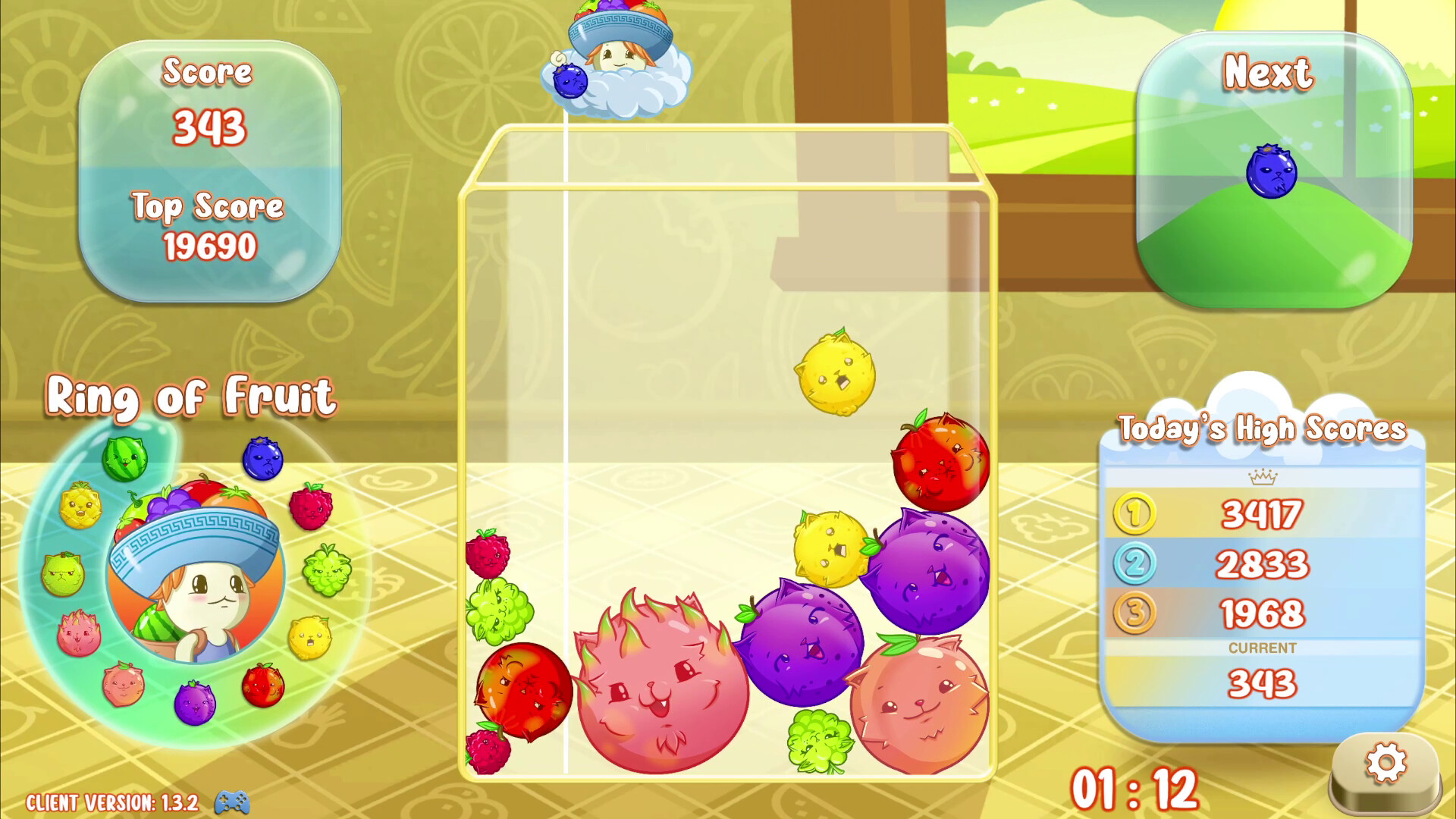Select the watermelon icon in the Ring of Fruit
Screen dimensions: 1456x819
pos(125,457)
